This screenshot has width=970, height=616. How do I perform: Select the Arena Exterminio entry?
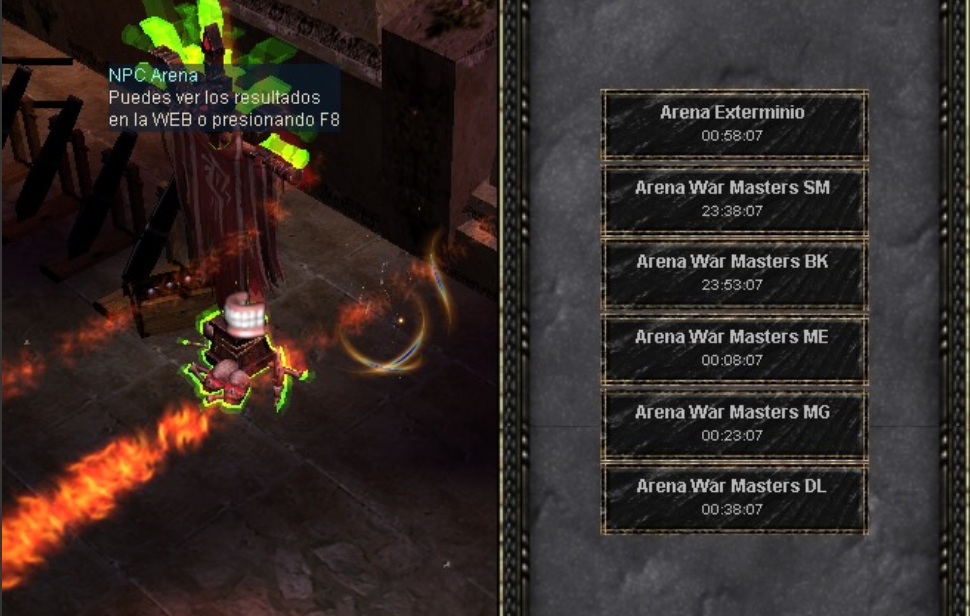(733, 124)
